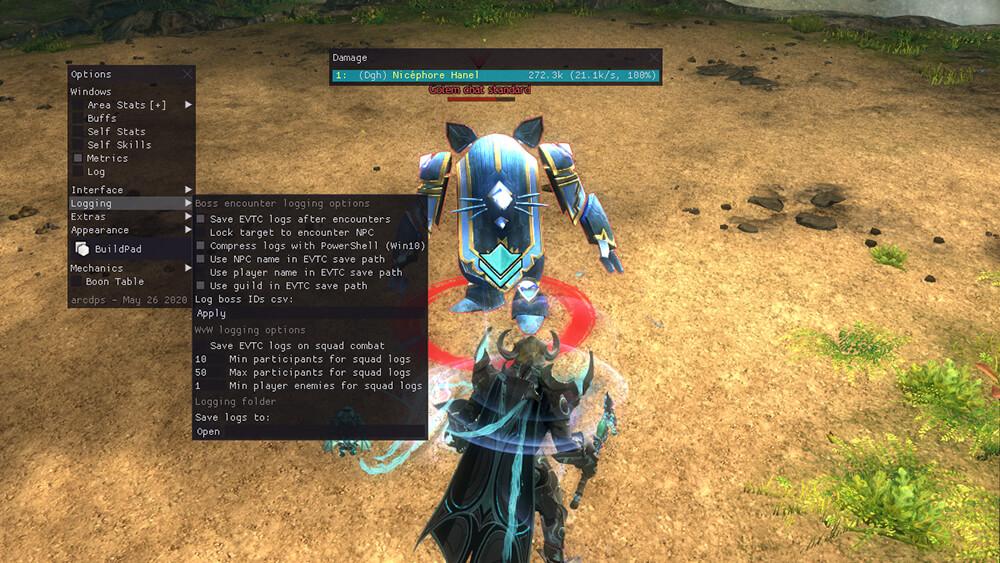The height and width of the screenshot is (563, 1000).
Task: Open the Interface submenu
Action: pos(130,190)
